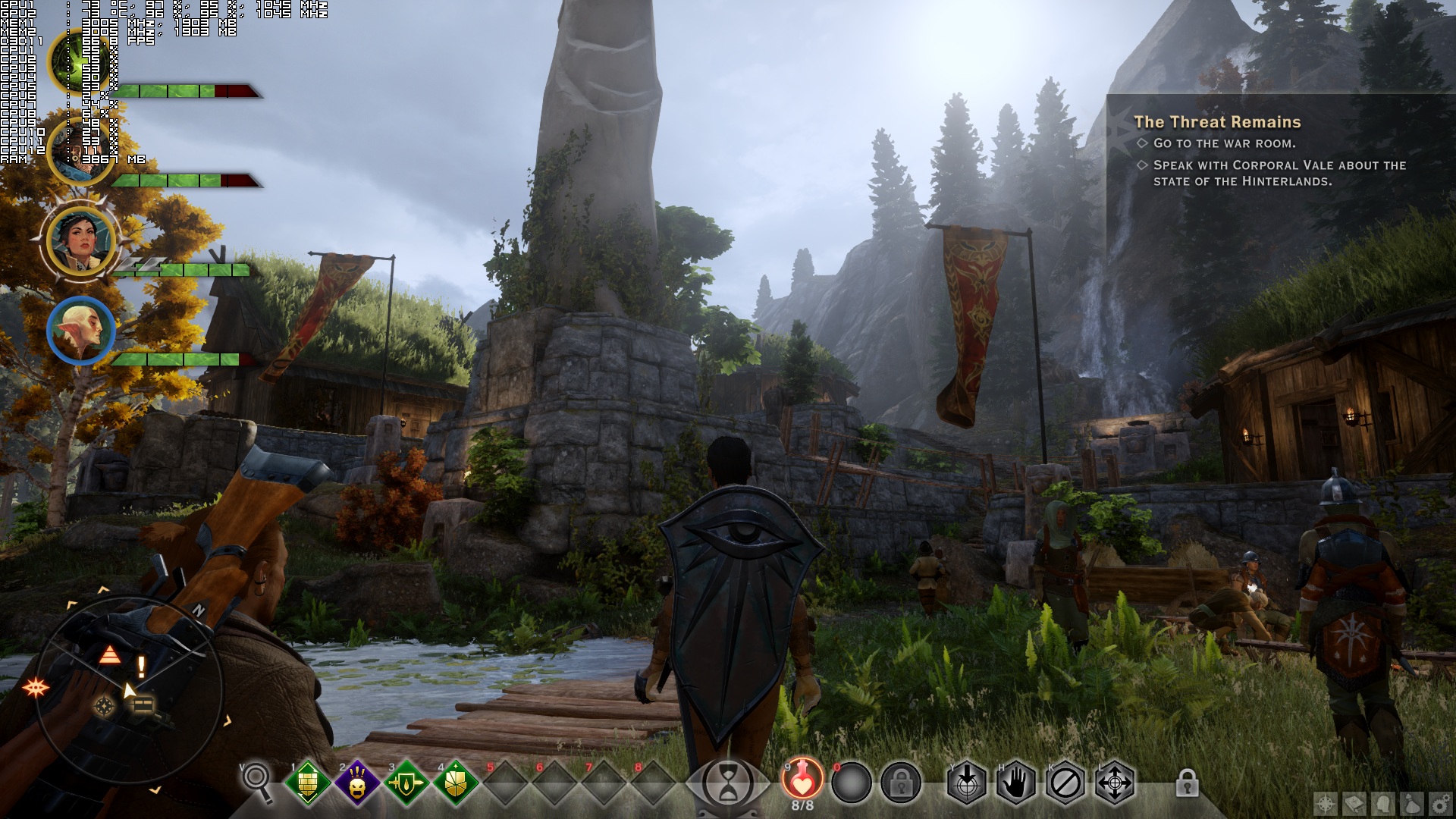
Task: Click the disengage command icon
Action: coord(1065,783)
